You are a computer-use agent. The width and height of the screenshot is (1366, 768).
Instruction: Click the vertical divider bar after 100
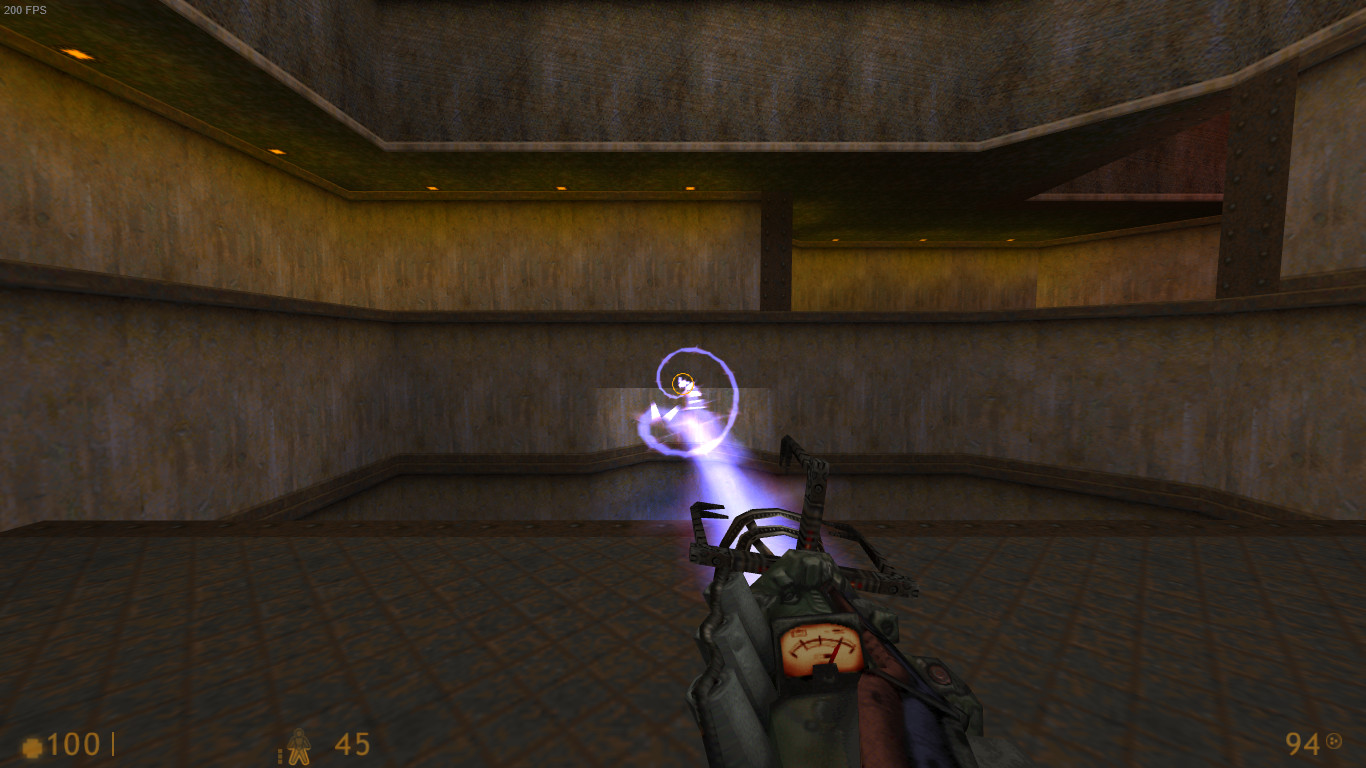113,744
